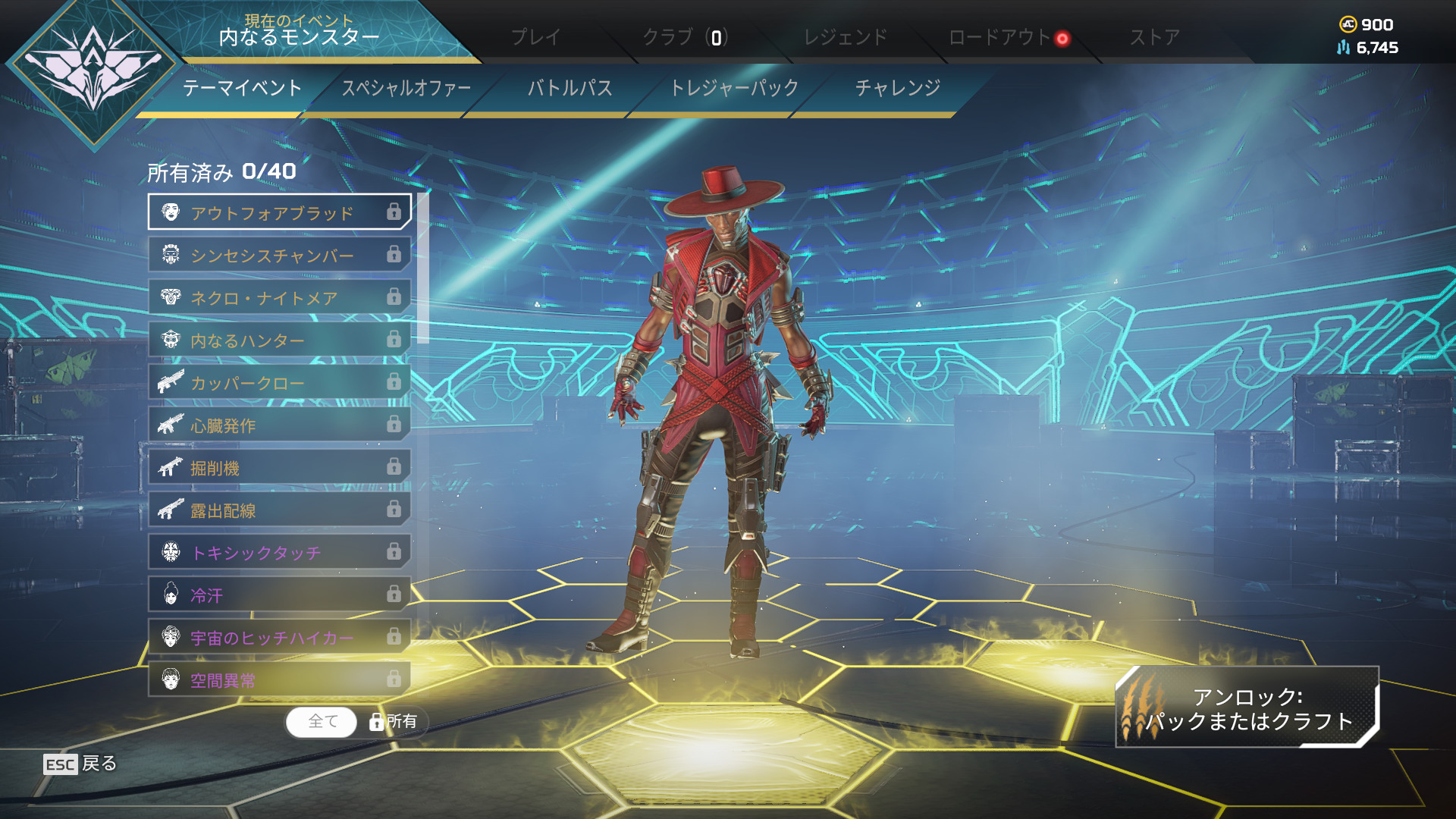Open the ロードアウト menu
The image size is (1456, 819).
click(999, 37)
